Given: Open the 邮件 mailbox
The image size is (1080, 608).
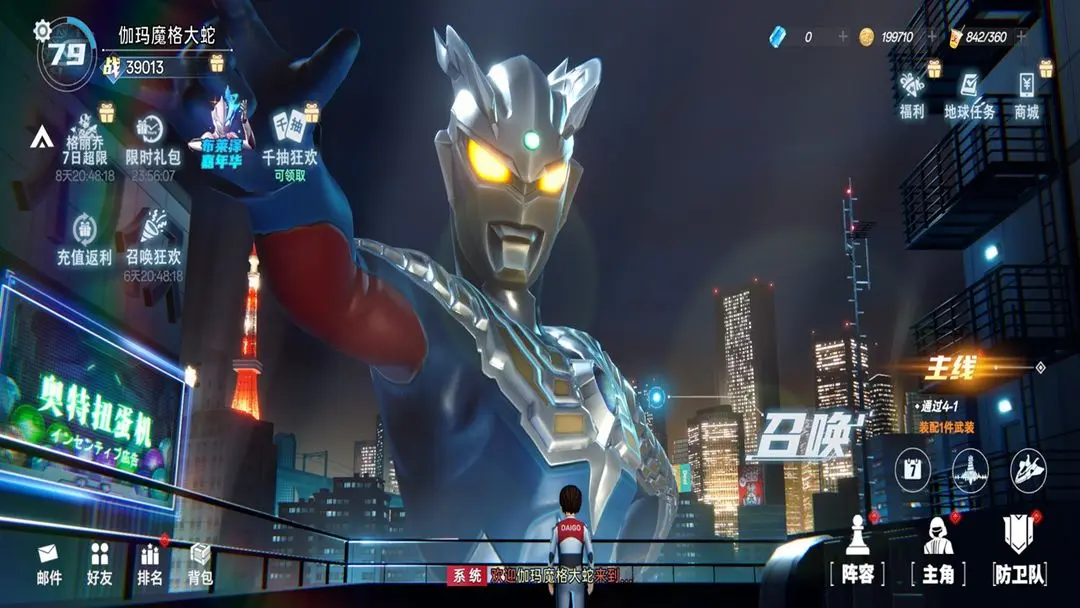Looking at the screenshot, I should (x=49, y=565).
